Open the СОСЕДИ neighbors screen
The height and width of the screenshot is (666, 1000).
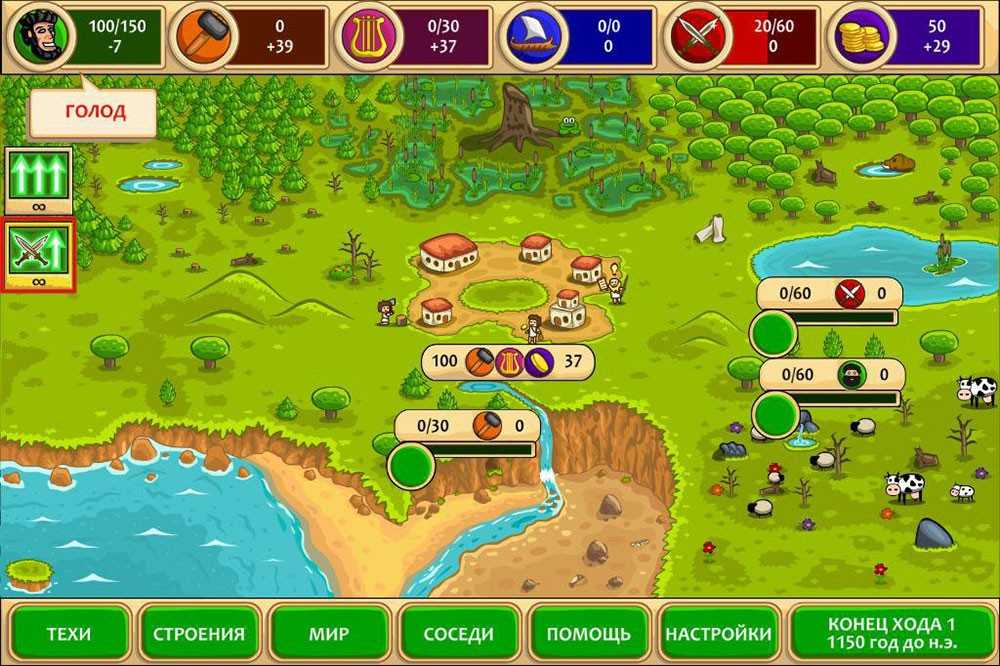tap(459, 633)
